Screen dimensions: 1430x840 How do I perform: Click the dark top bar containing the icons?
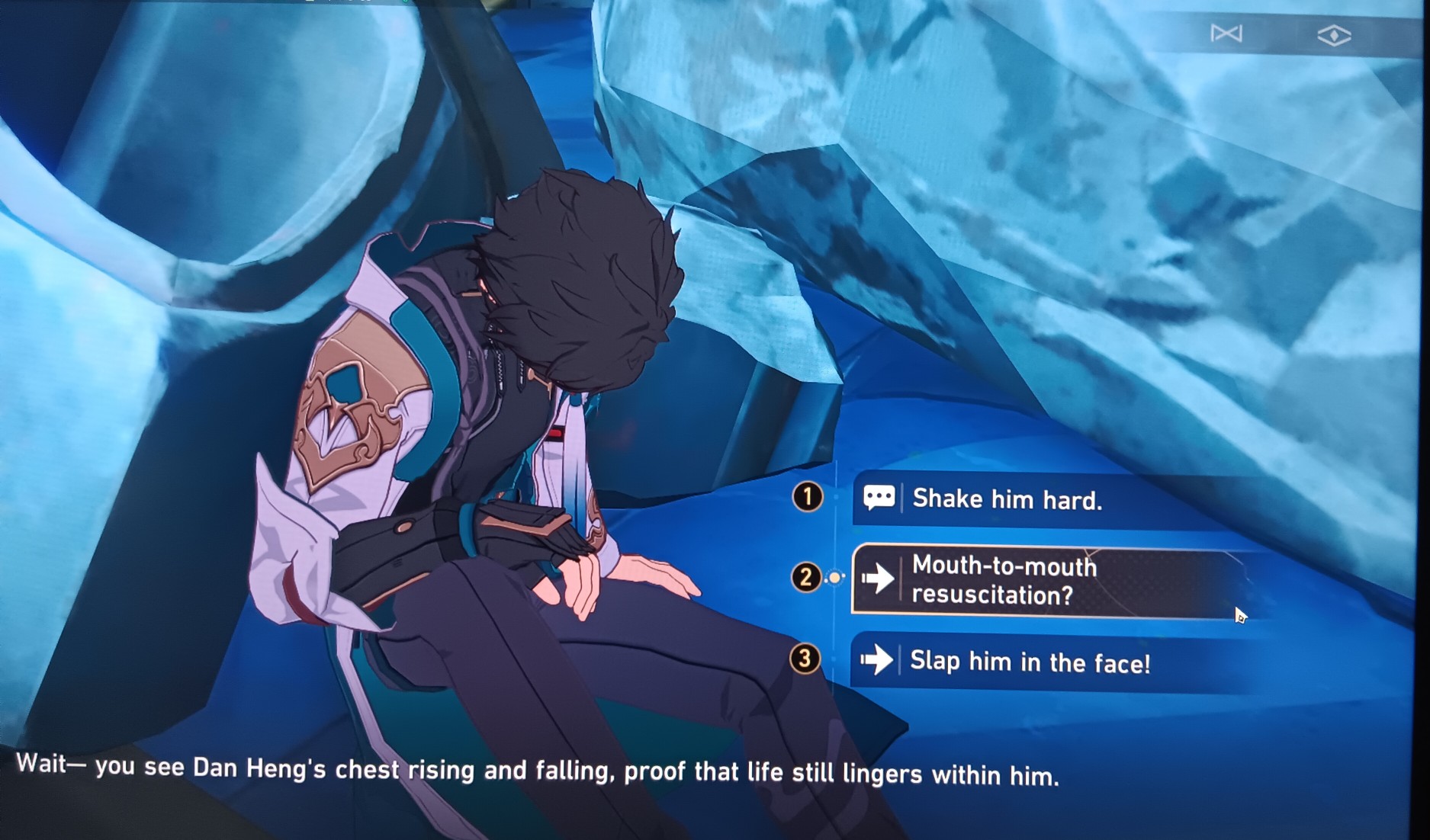(x=1281, y=34)
